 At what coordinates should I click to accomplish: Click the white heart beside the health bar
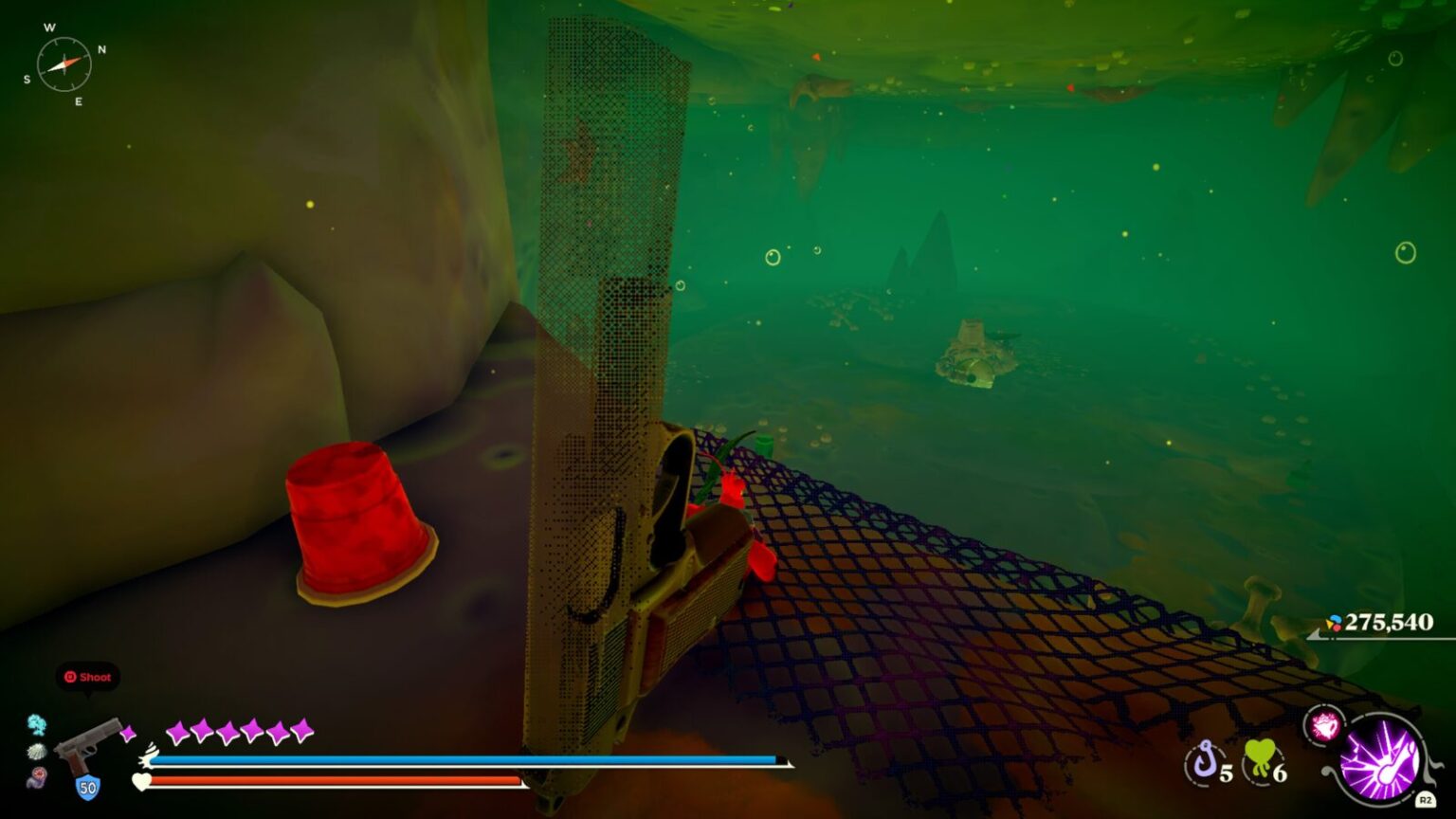point(140,782)
